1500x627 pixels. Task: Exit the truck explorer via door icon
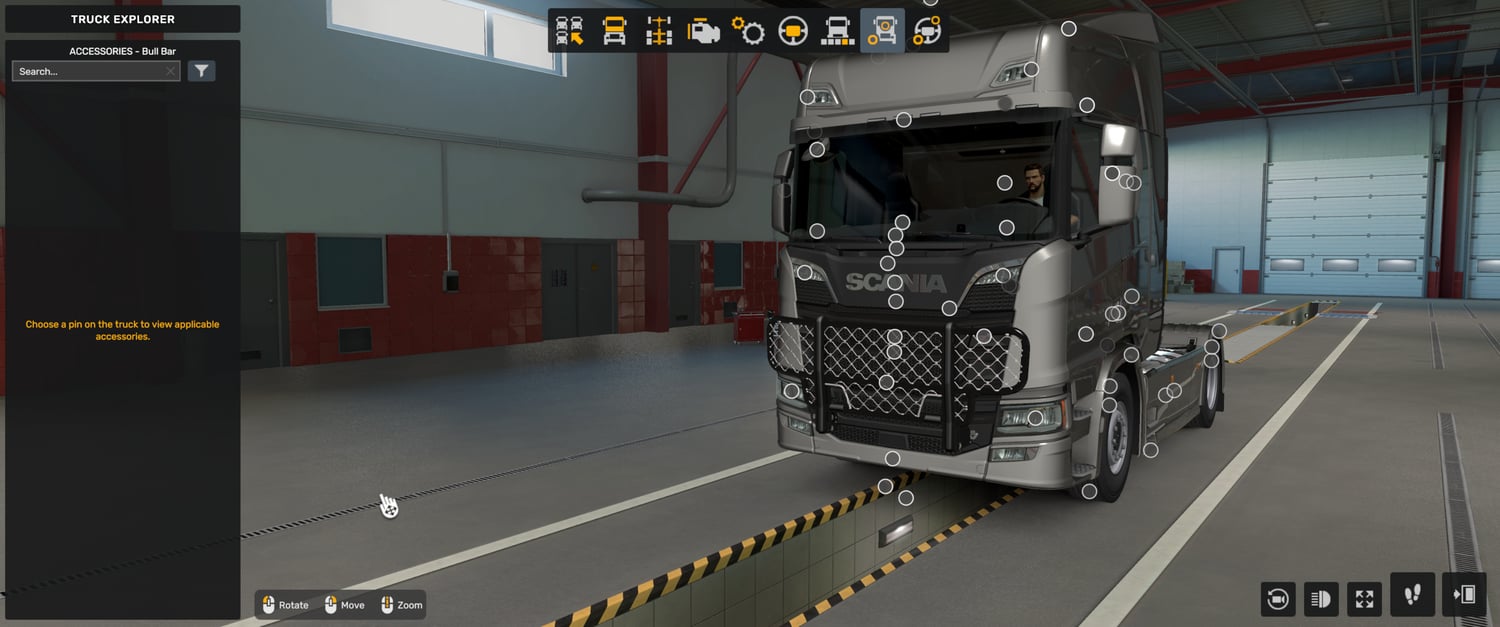[1465, 595]
